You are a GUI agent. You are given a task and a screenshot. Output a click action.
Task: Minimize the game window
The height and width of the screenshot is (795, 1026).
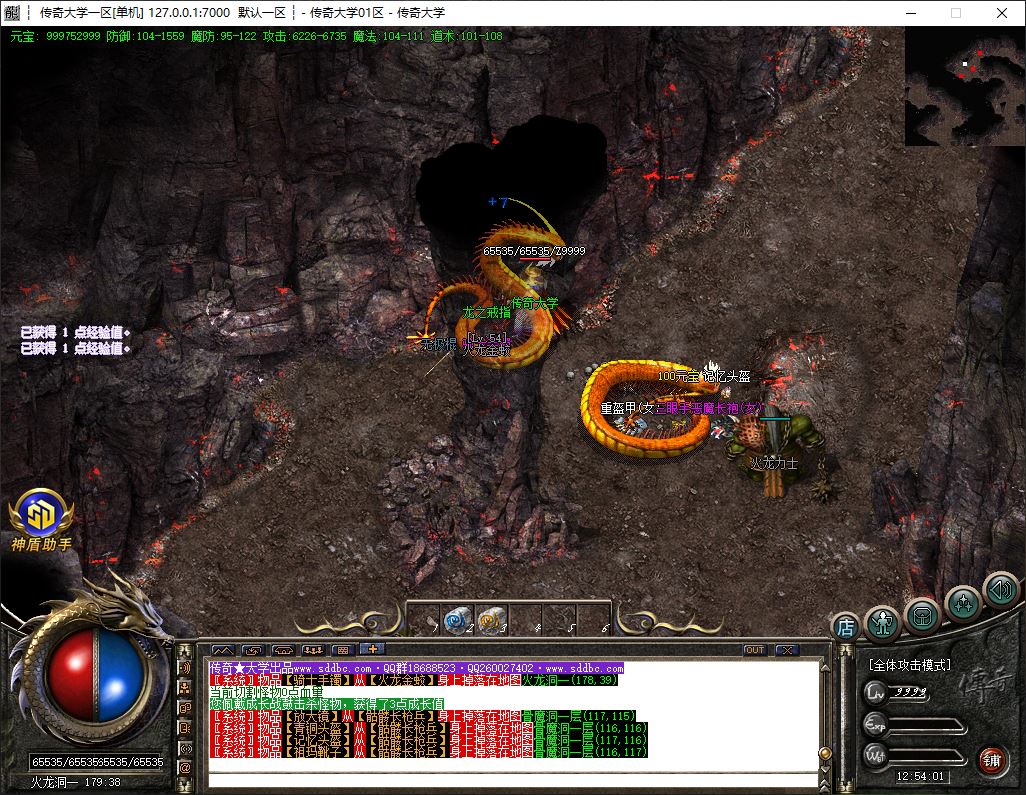point(910,13)
